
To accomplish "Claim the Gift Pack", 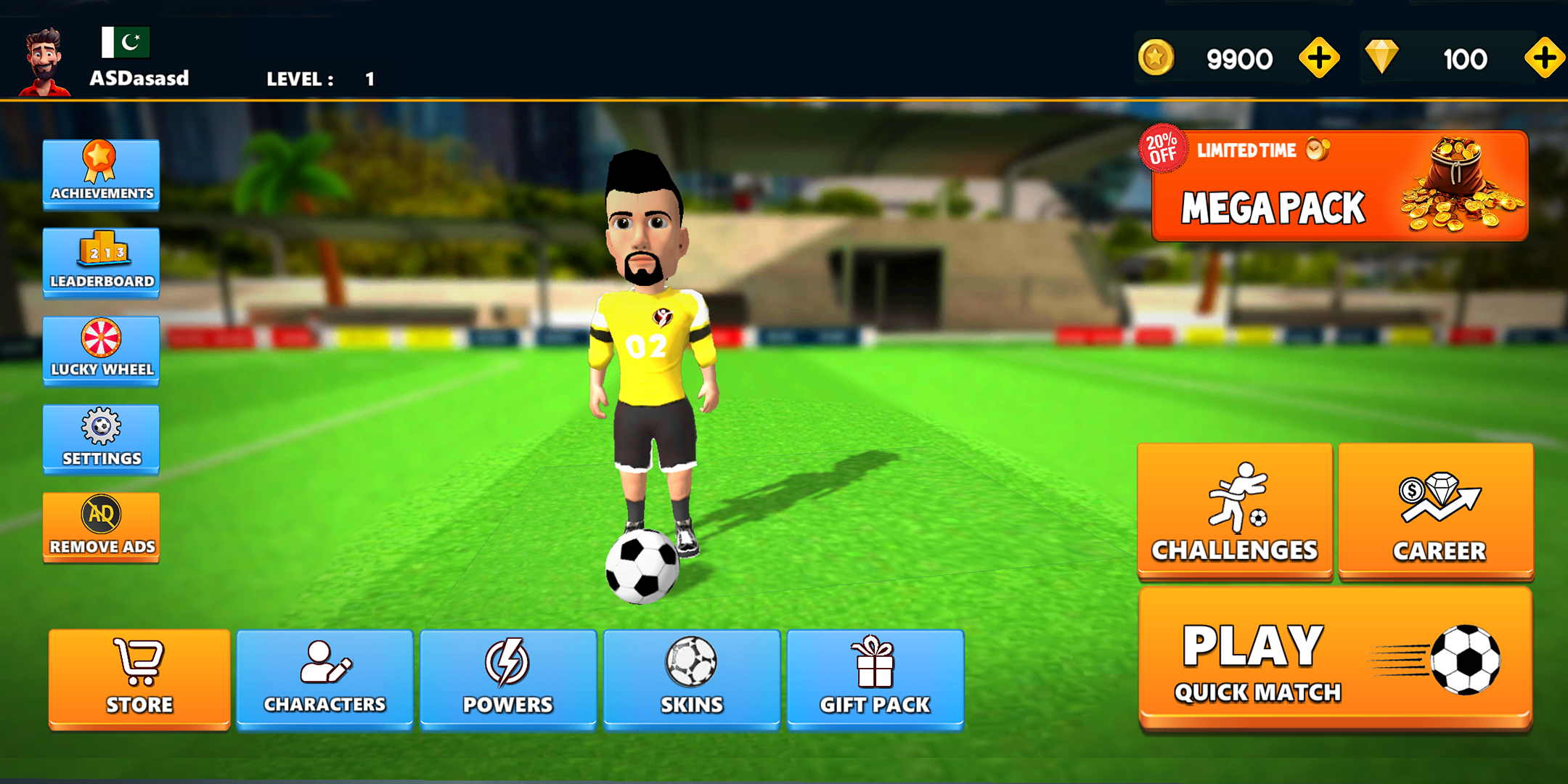I will click(875, 678).
